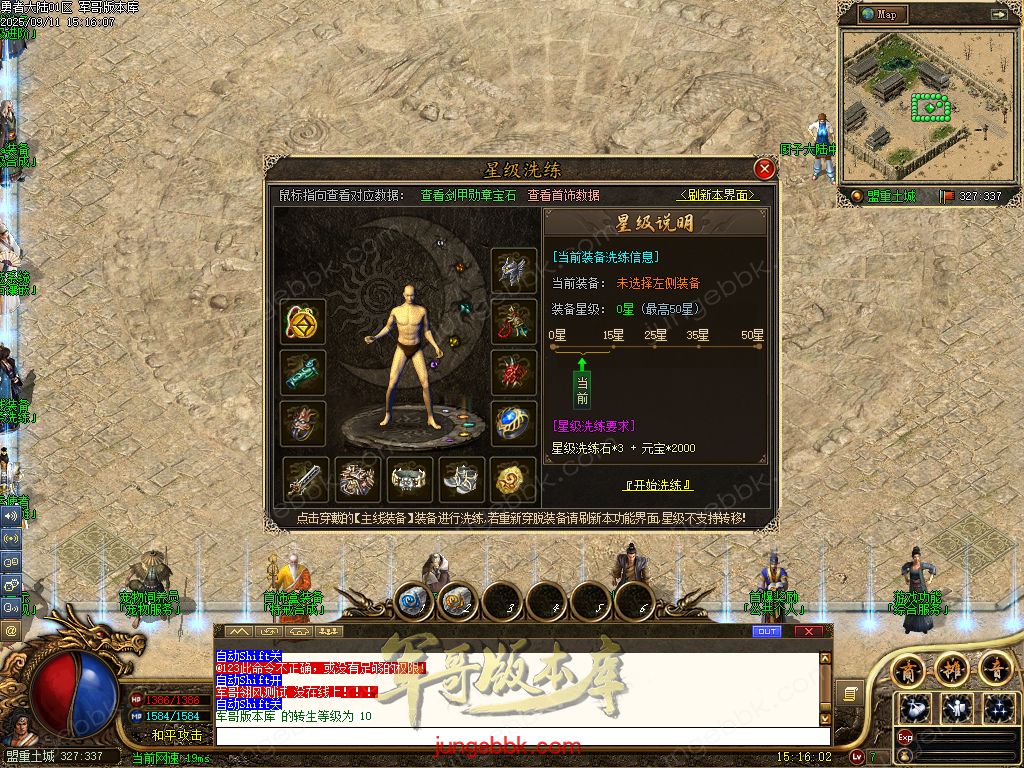1024x768 pixels.
Task: Select the blue gem ring slot
Action: tap(514, 423)
